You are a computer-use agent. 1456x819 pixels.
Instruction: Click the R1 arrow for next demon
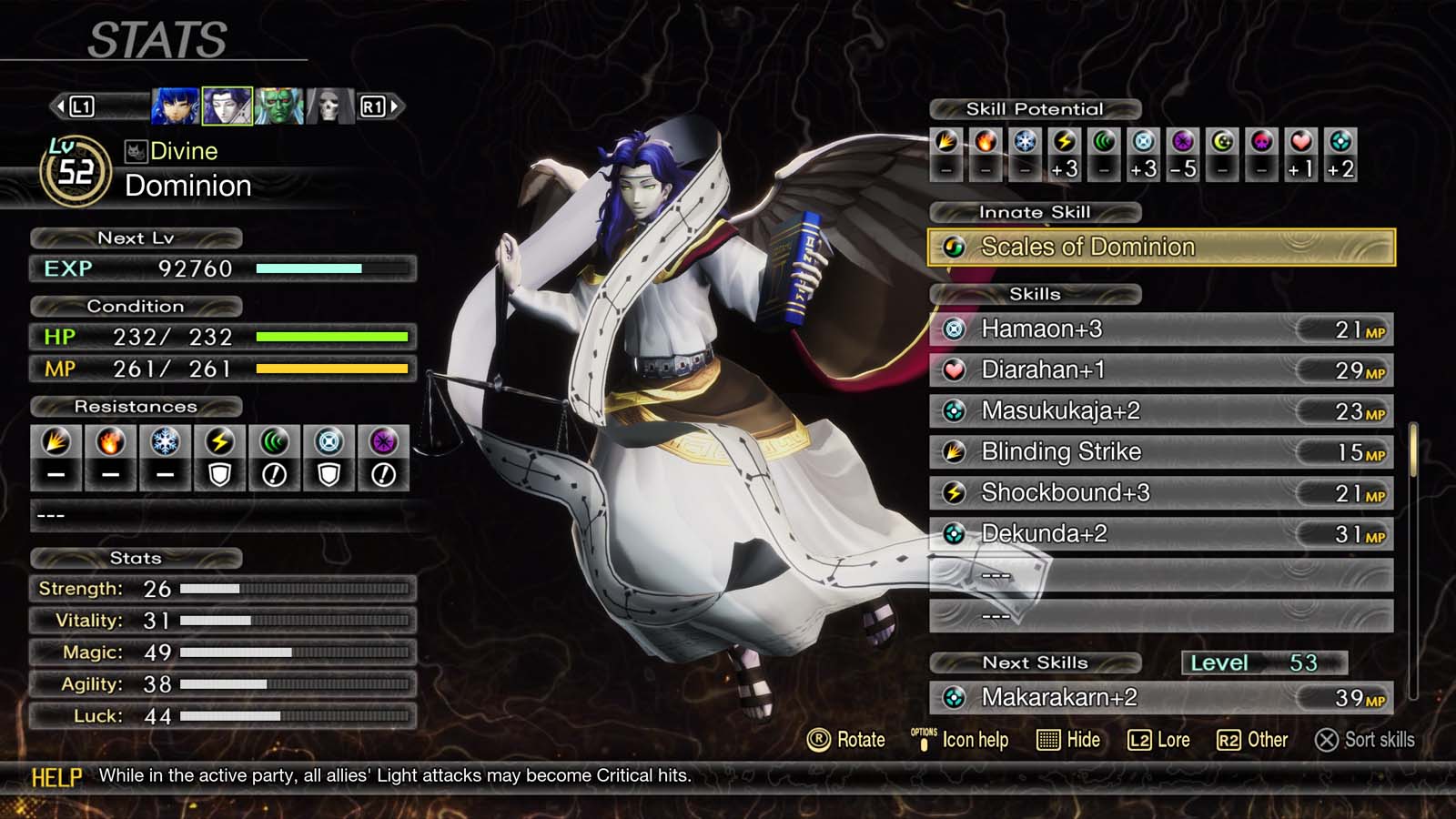pyautogui.click(x=380, y=106)
